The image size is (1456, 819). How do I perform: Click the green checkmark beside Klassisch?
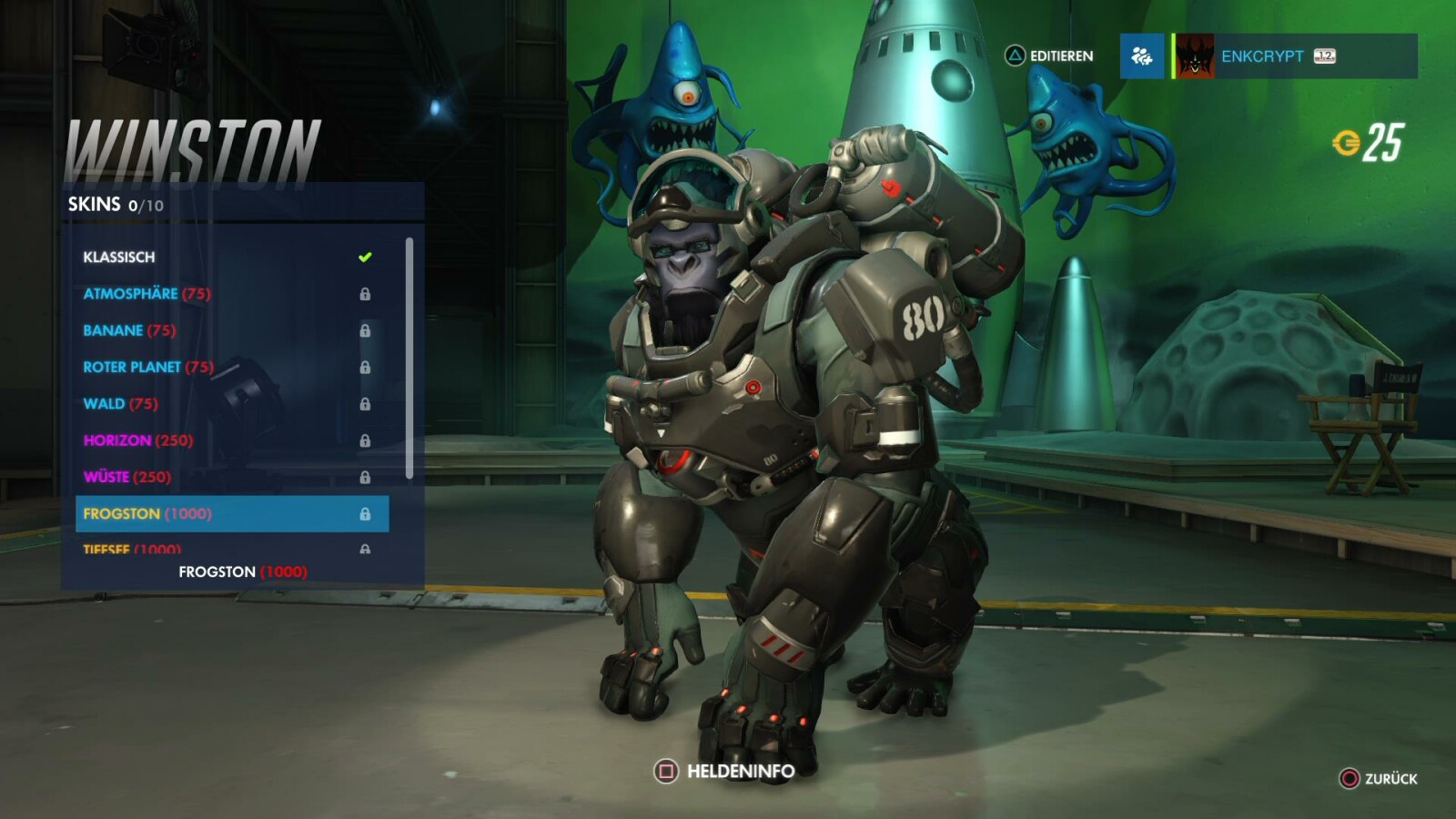pos(364,257)
